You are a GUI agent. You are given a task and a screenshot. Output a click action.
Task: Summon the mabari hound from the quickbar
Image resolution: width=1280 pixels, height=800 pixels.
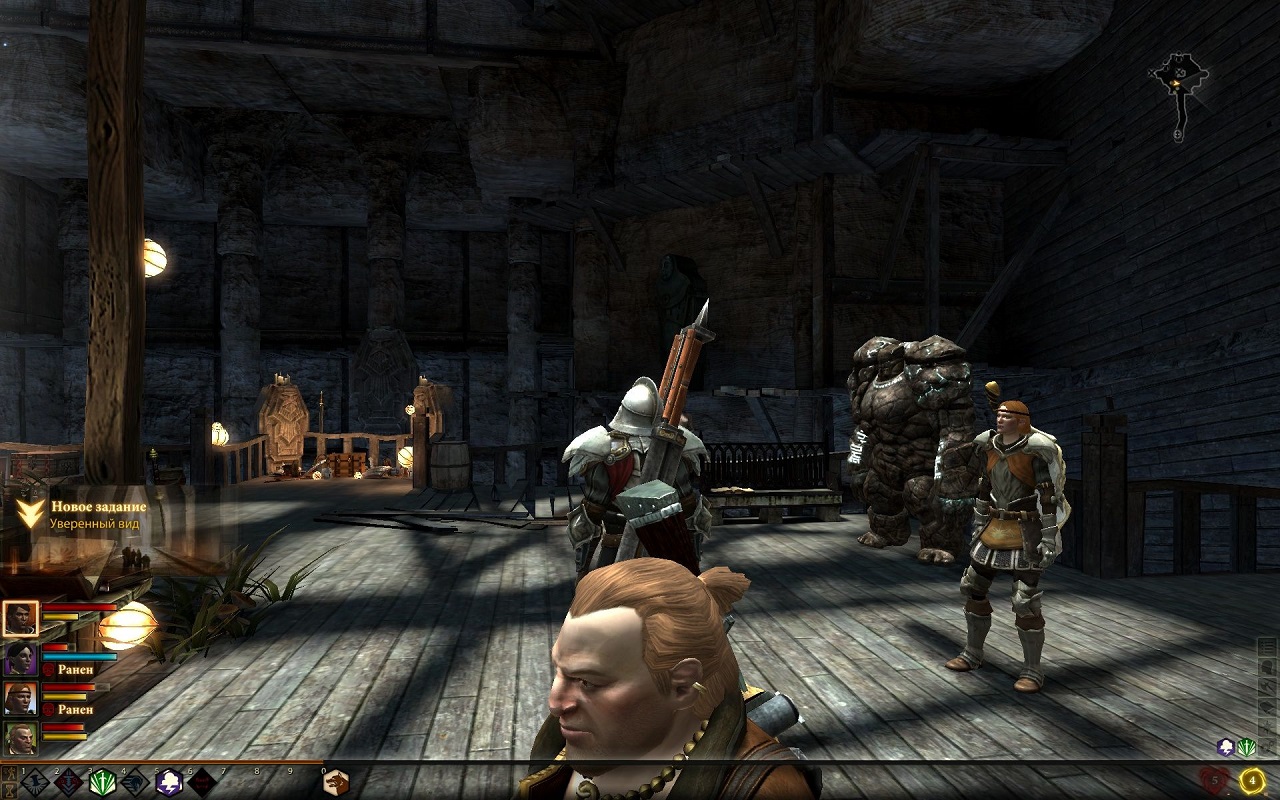point(336,782)
